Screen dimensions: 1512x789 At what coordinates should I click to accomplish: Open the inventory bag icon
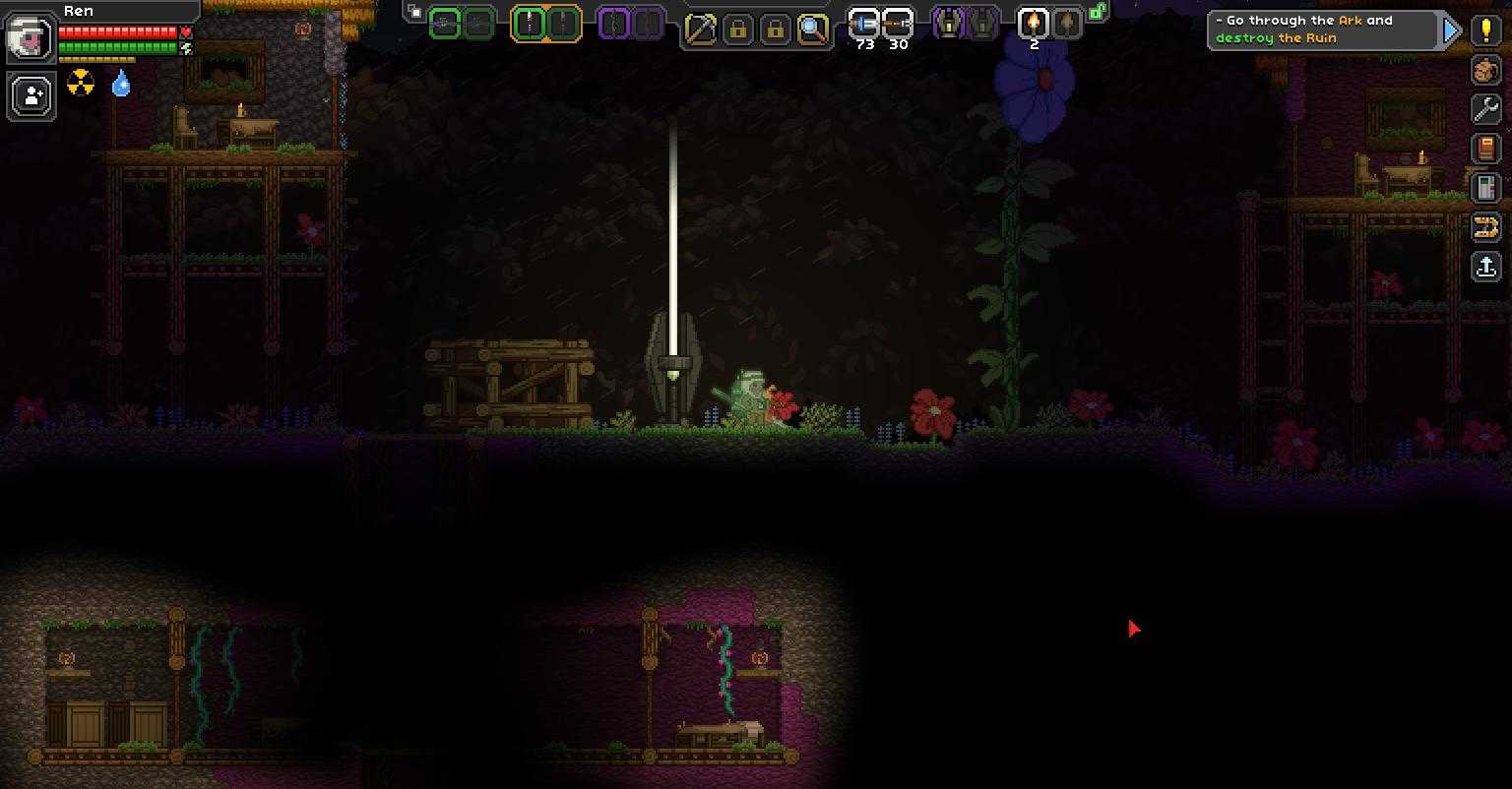click(x=1486, y=70)
